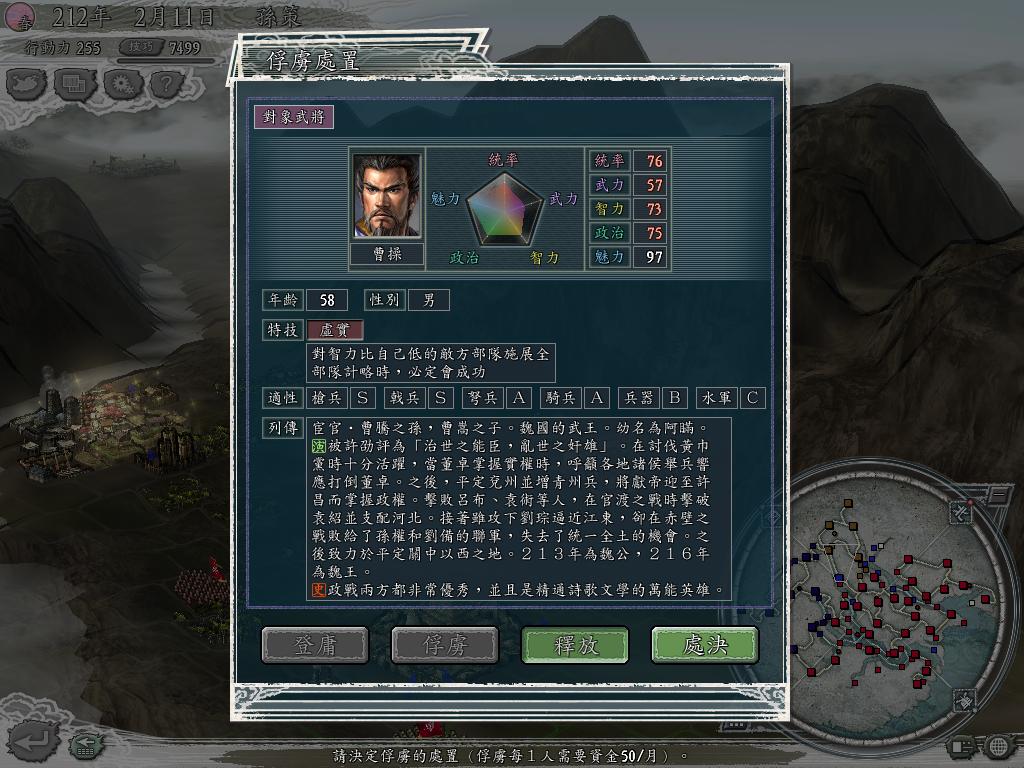Toggle the minimap's upper square icon

click(959, 512)
